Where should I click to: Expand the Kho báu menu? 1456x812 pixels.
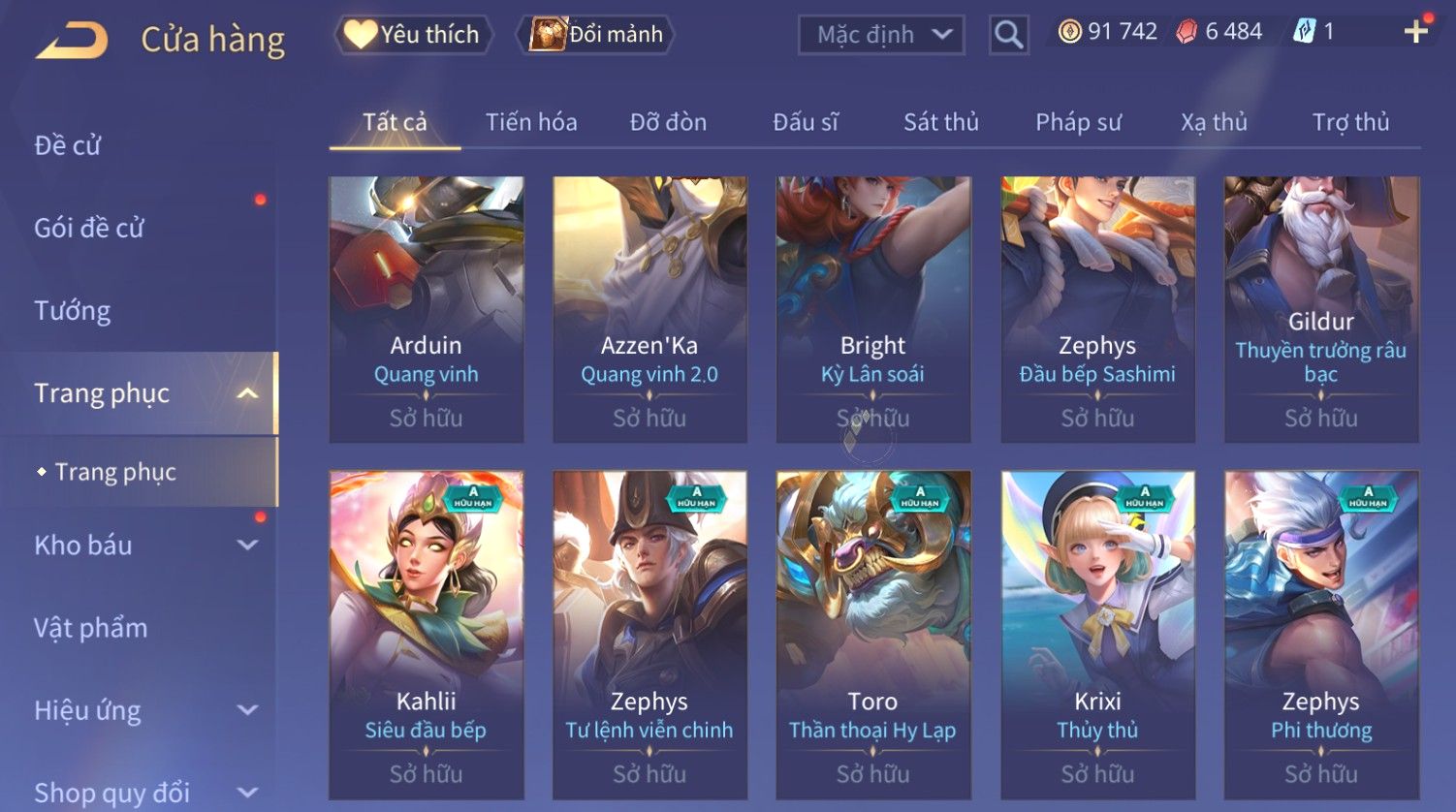coord(145,546)
